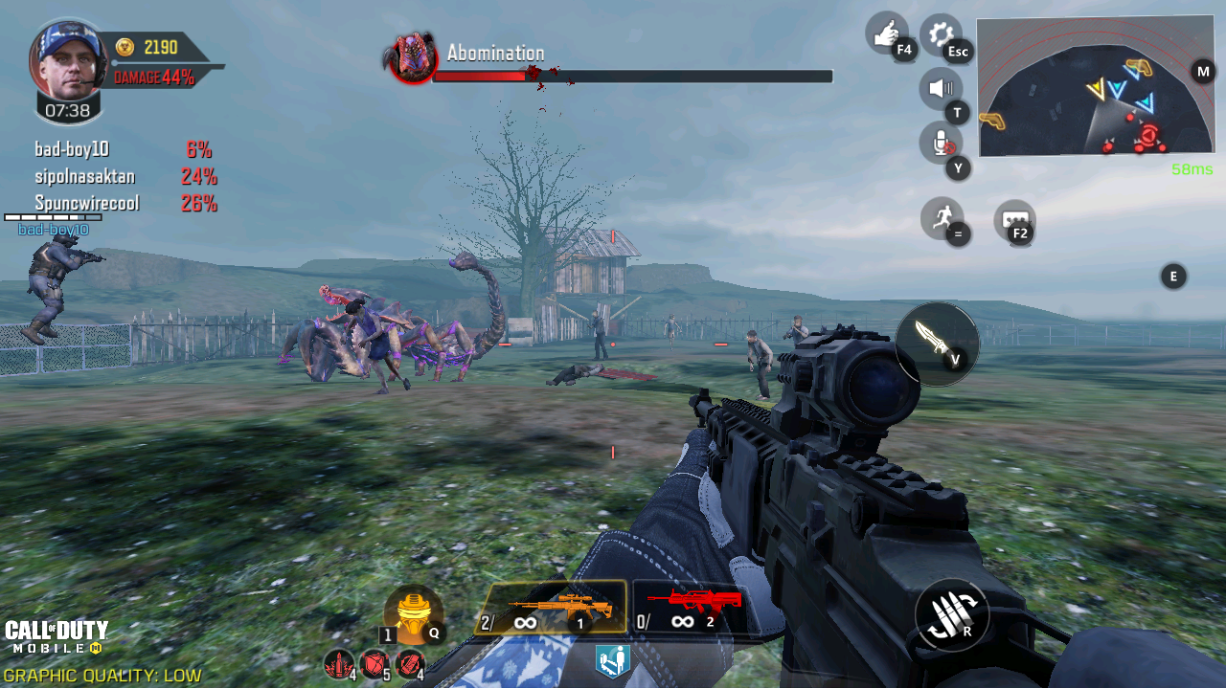Viewport: 1226px width, 688px height.
Task: Activate the auto-sprint running man button
Action: (941, 217)
